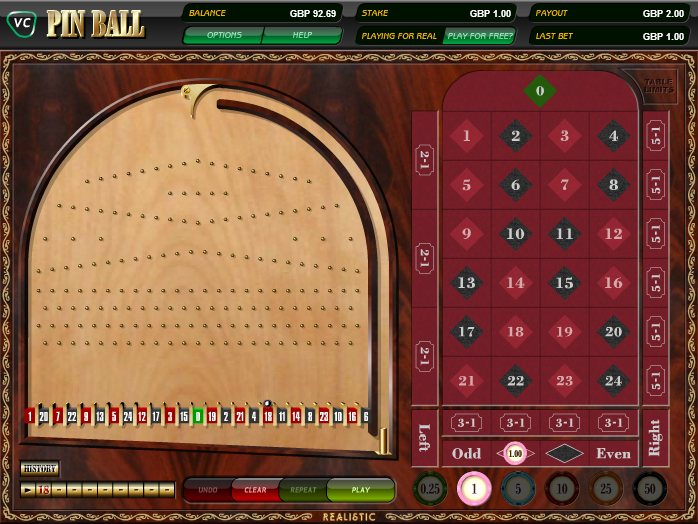Image resolution: width=698 pixels, height=524 pixels.
Task: Pick the 10 value chip
Action: [560, 488]
